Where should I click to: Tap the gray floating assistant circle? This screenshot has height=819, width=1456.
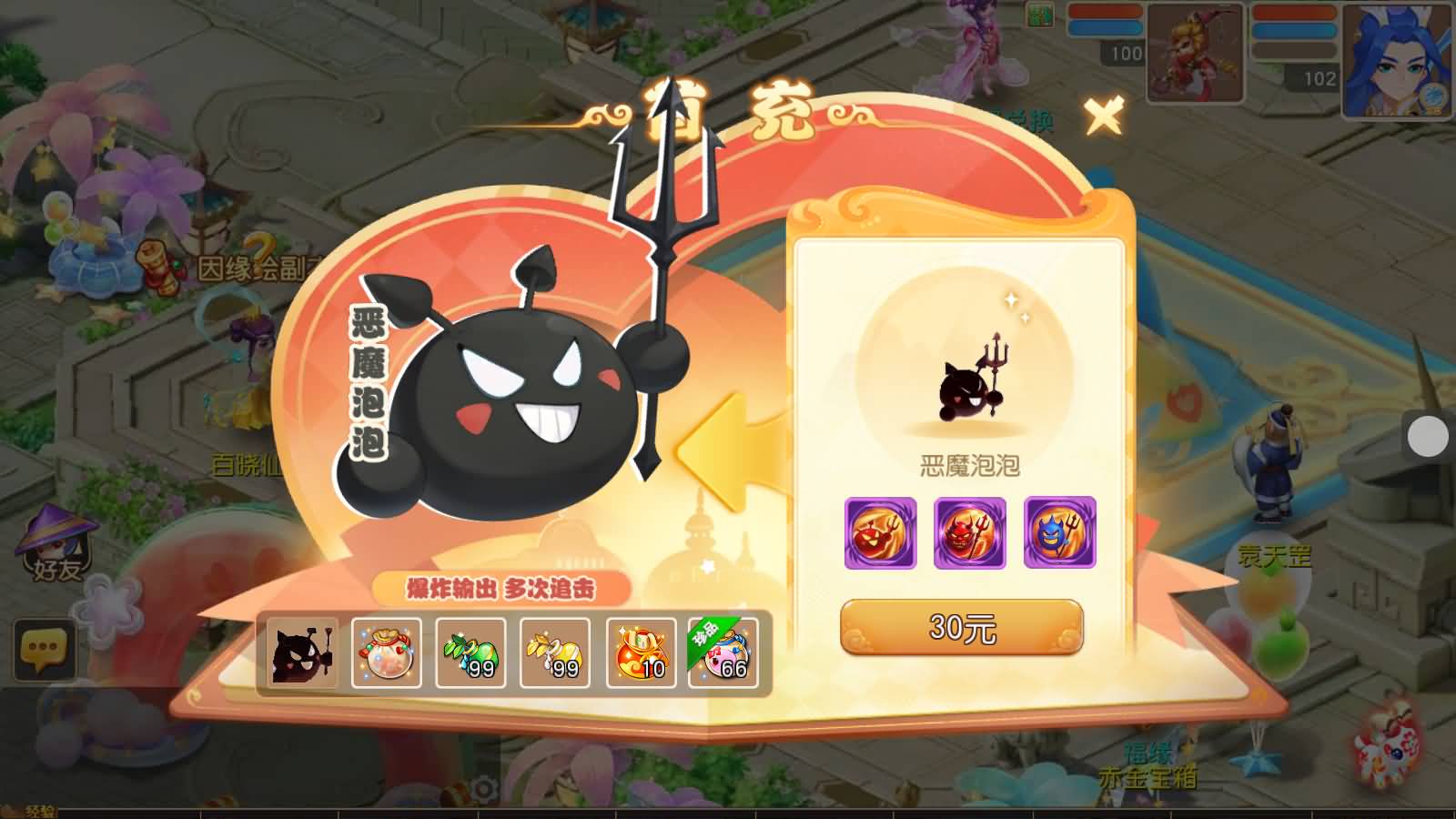[x=1426, y=437]
